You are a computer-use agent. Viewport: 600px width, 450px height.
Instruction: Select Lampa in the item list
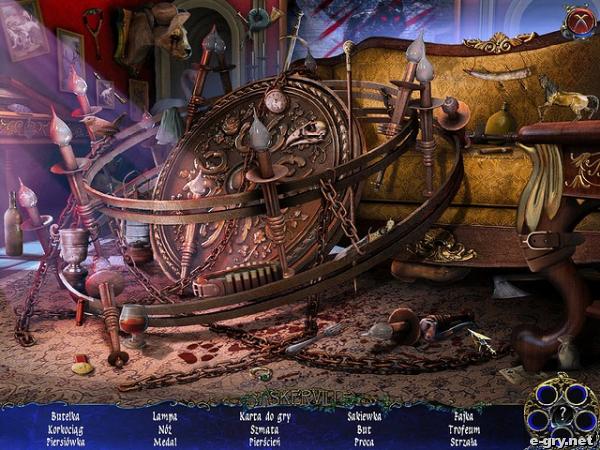click(x=165, y=414)
